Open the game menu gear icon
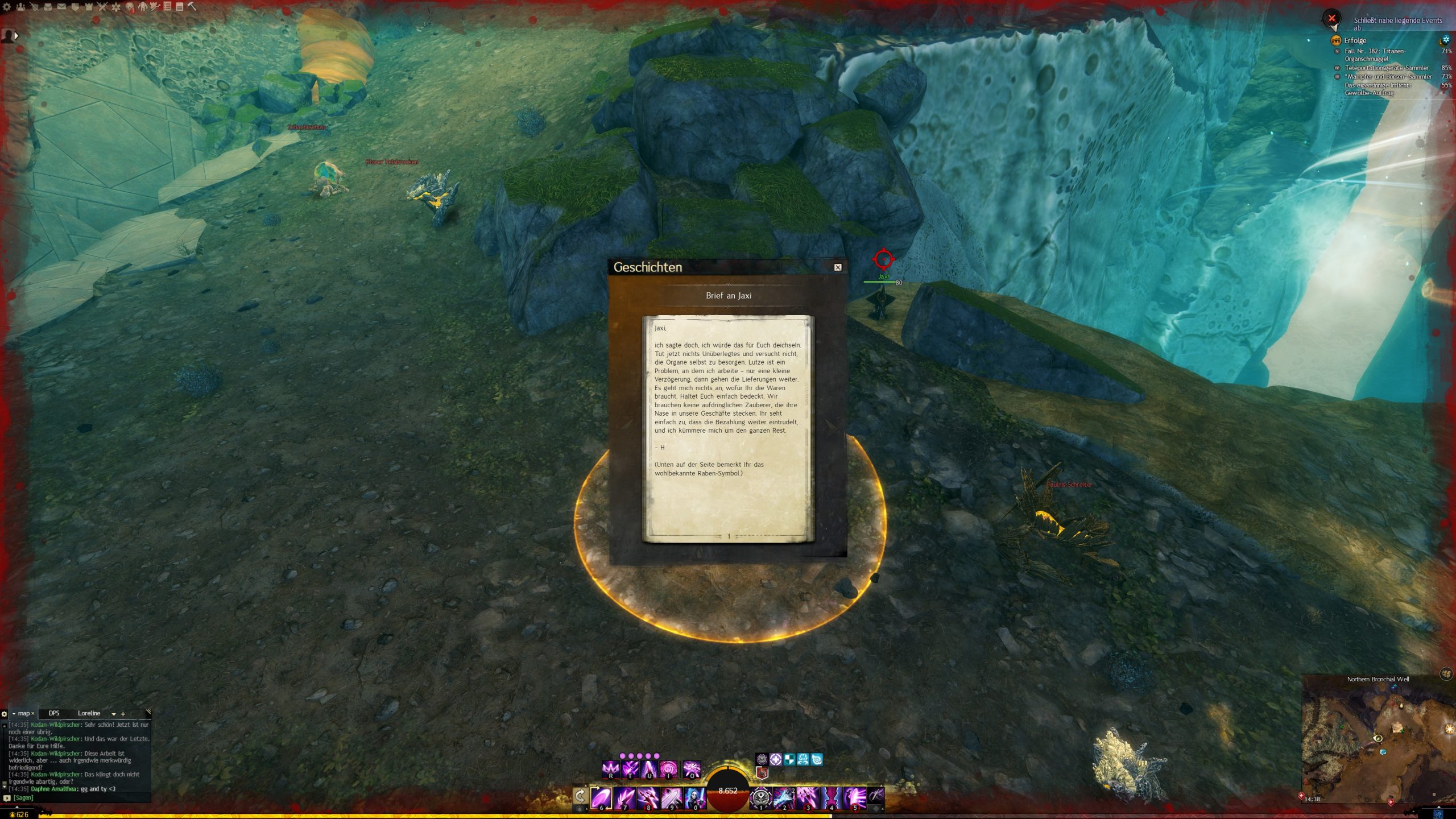 point(7,7)
